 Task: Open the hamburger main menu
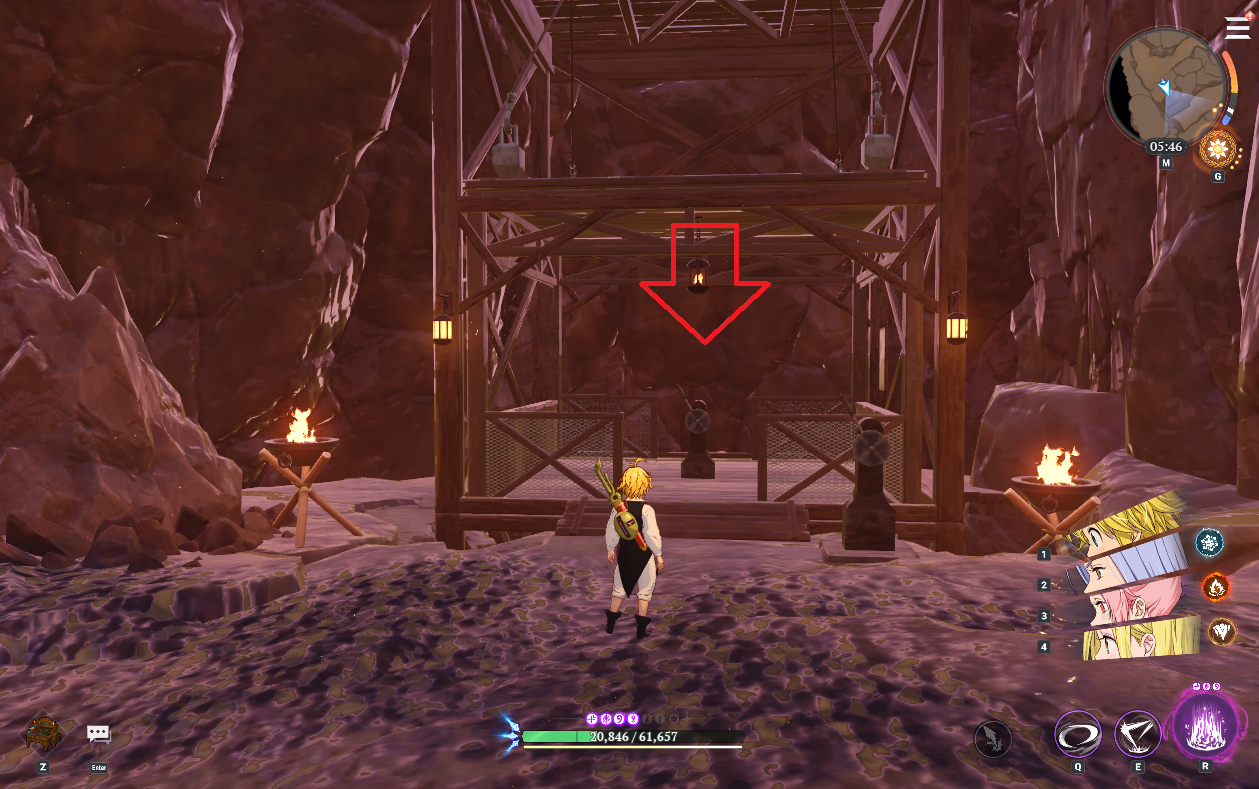[1236, 29]
